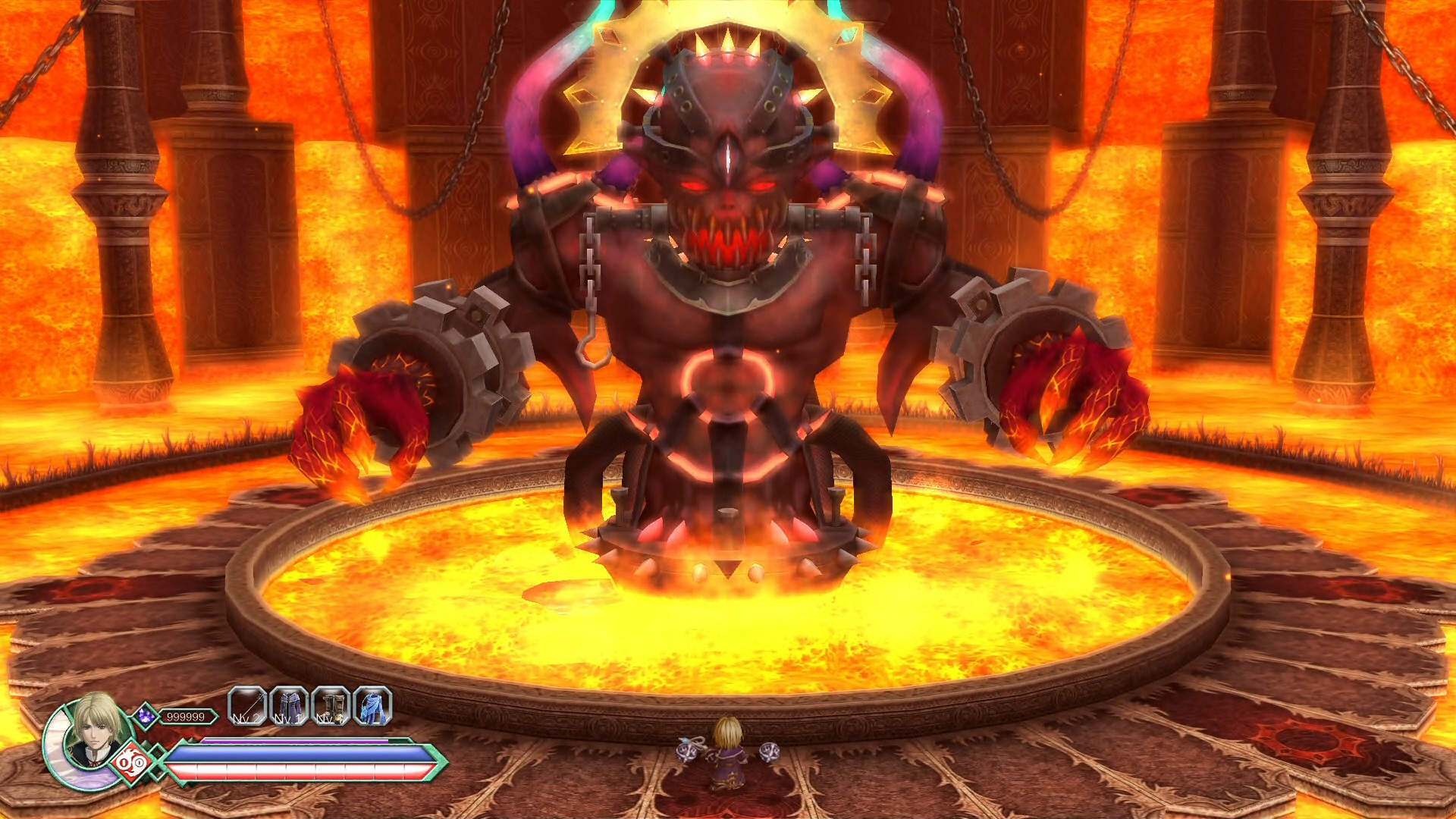The image size is (1456, 819).
Task: Open the purple robe armor slot
Action: point(290,707)
